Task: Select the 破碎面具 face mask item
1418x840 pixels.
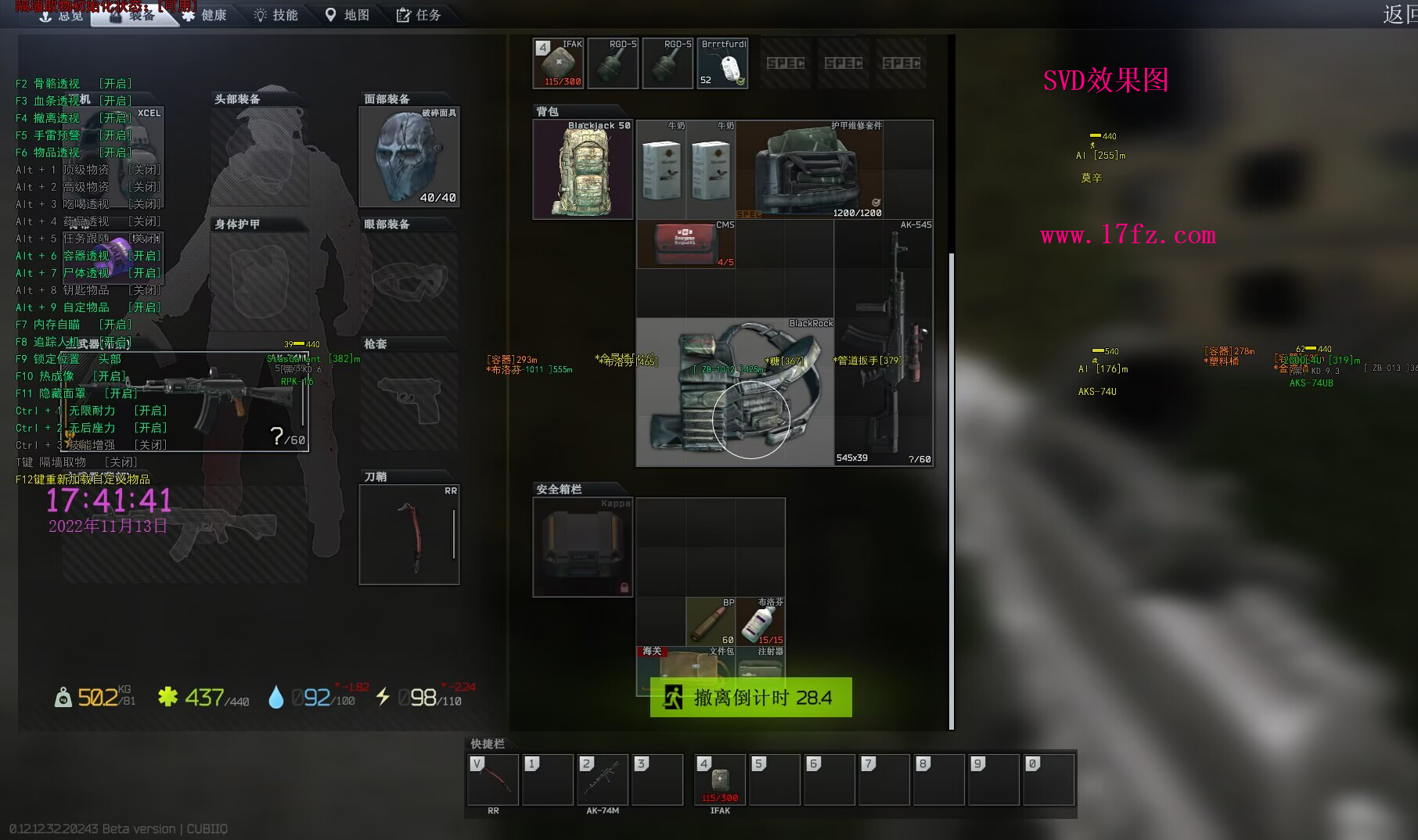Action: (408, 156)
